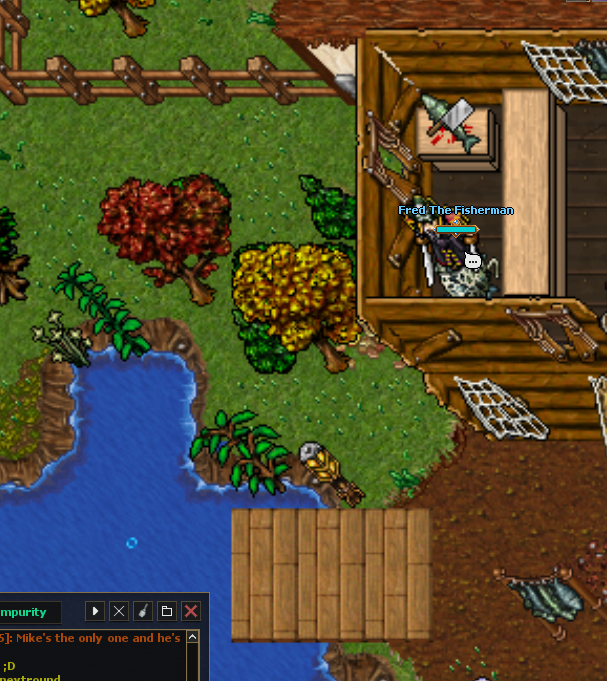Image resolution: width=607 pixels, height=681 pixels.
Task: Click the speech bubble over Fred The Fisherman
Action: tap(473, 262)
